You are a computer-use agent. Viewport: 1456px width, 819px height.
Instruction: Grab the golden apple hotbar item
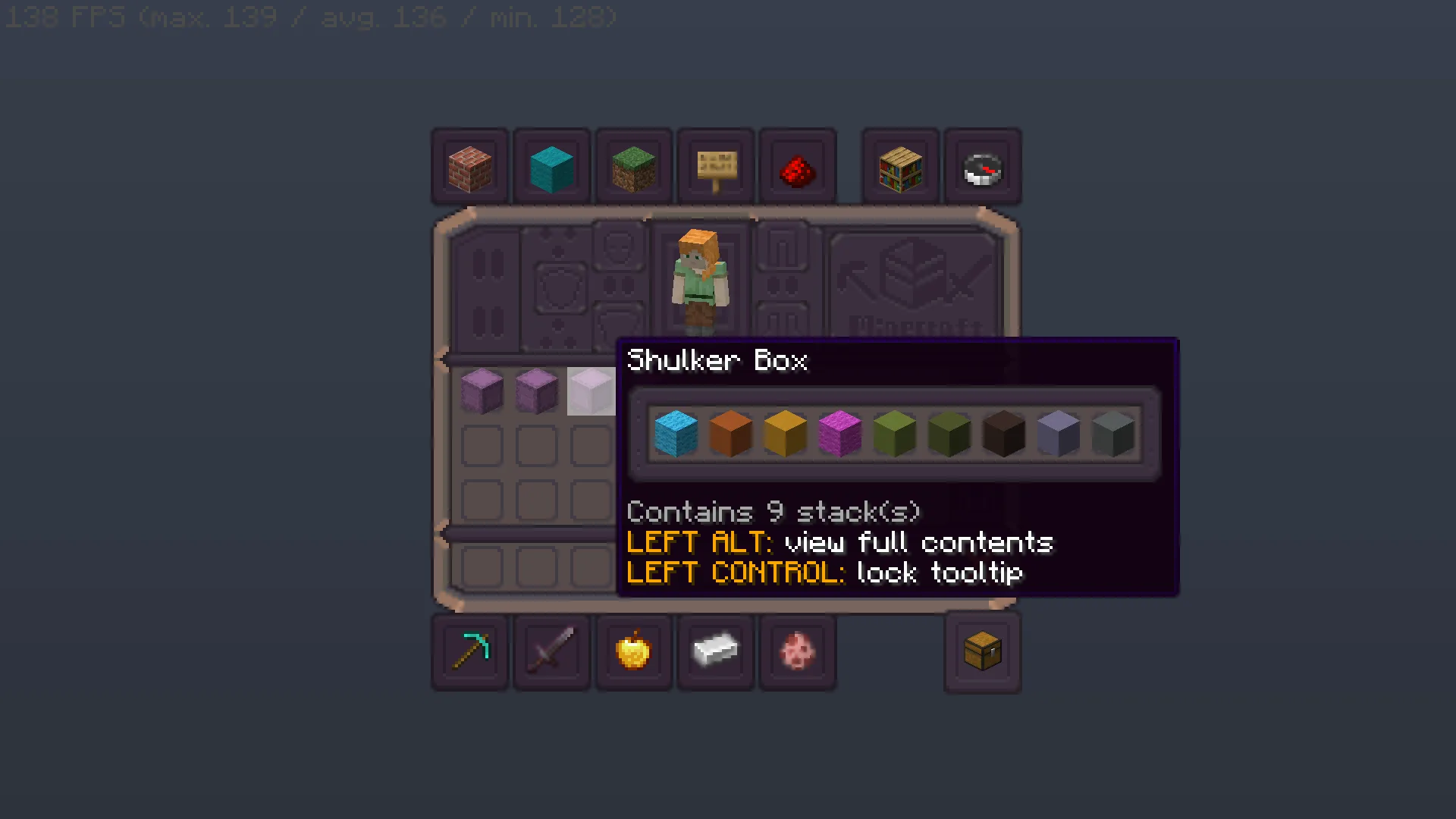coord(634,652)
